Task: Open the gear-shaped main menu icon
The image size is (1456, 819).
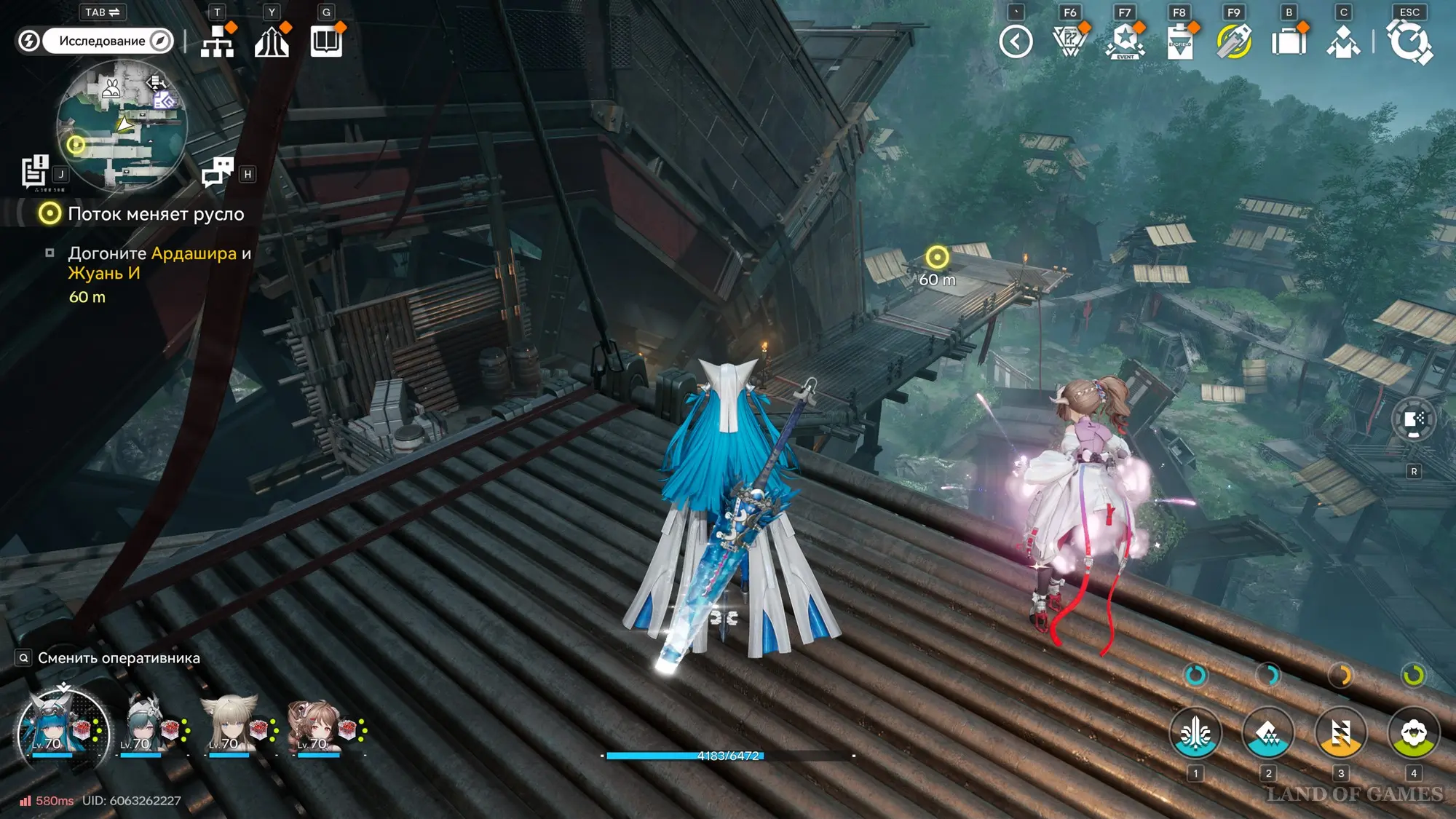Action: 1410,41
